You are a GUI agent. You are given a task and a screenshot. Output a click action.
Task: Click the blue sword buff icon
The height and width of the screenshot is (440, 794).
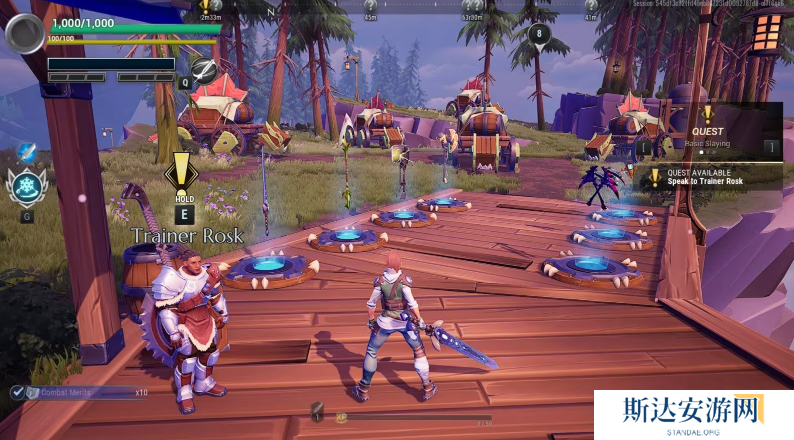(26, 152)
